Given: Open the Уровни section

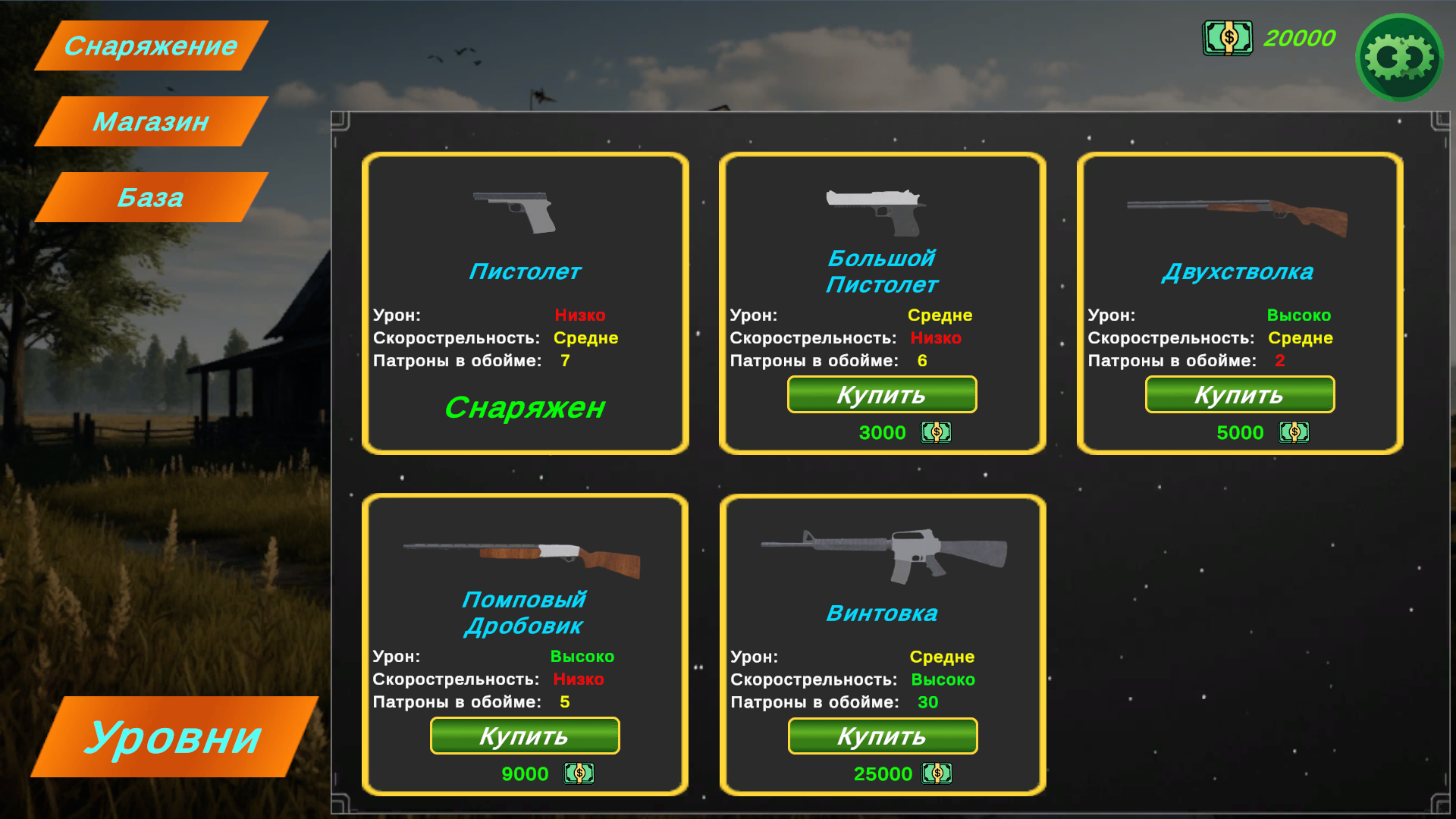Looking at the screenshot, I should tap(174, 736).
